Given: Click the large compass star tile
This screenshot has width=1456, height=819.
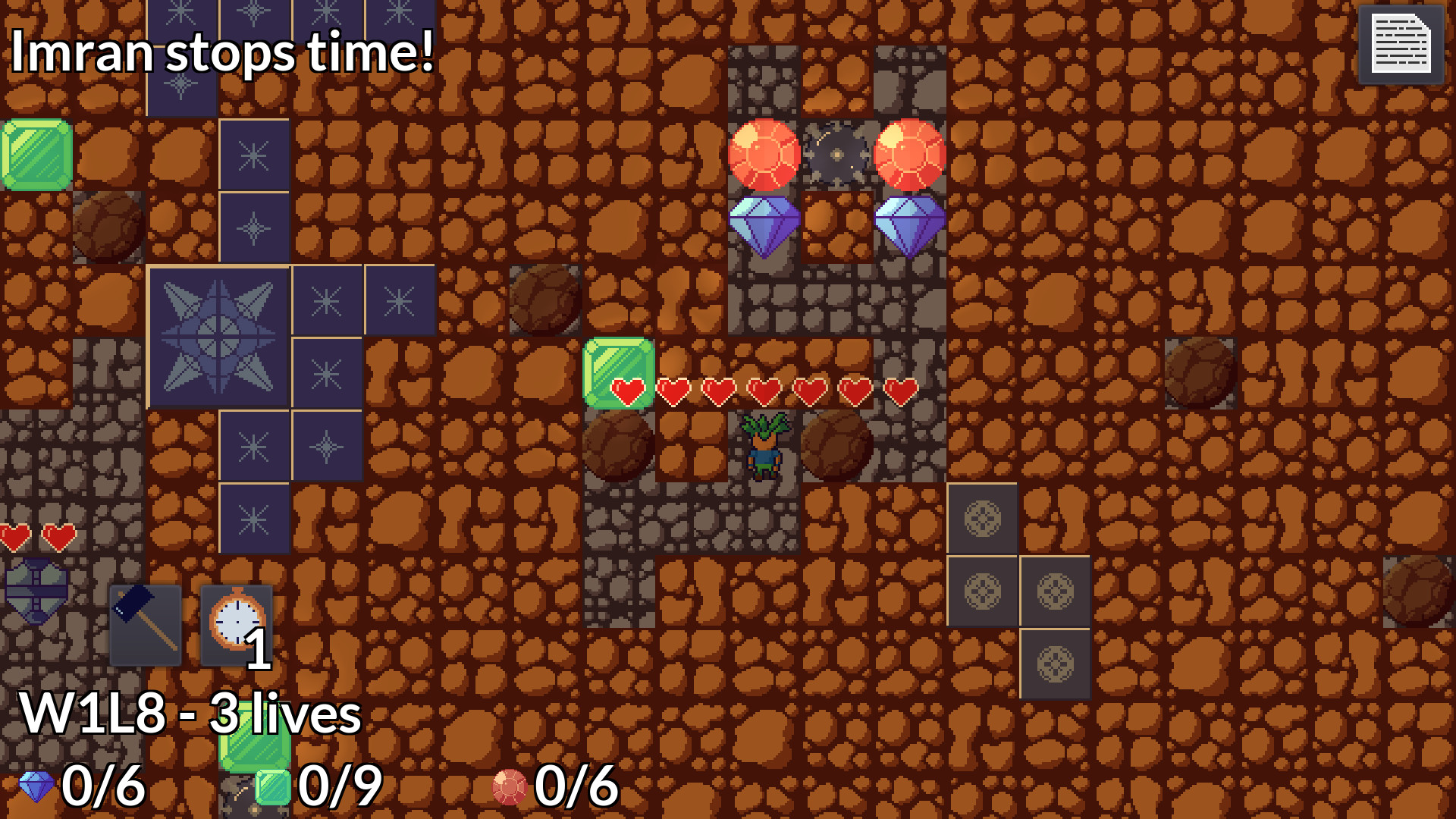Looking at the screenshot, I should click(218, 336).
